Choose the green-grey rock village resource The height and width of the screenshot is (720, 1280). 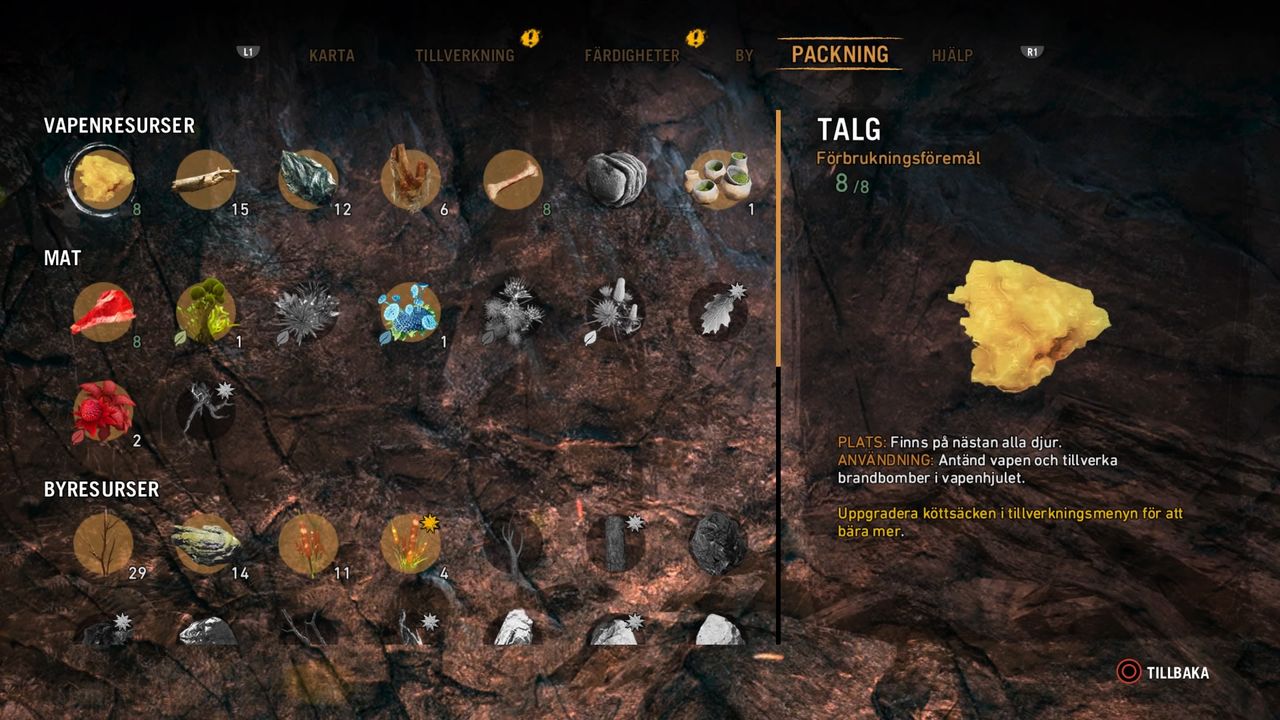206,543
